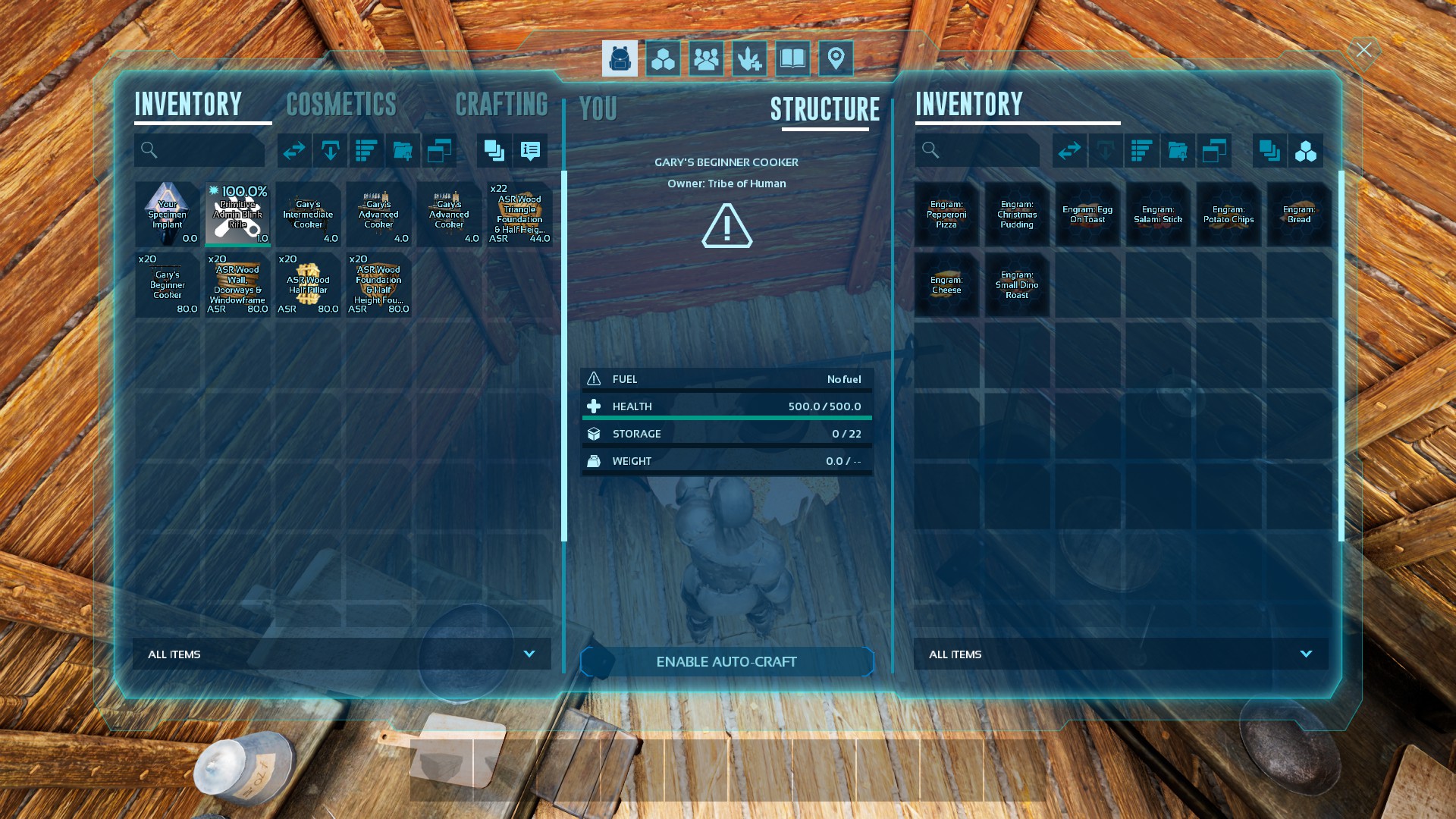Close the inventory window
This screenshot has width=1456, height=819.
pyautogui.click(x=1363, y=51)
